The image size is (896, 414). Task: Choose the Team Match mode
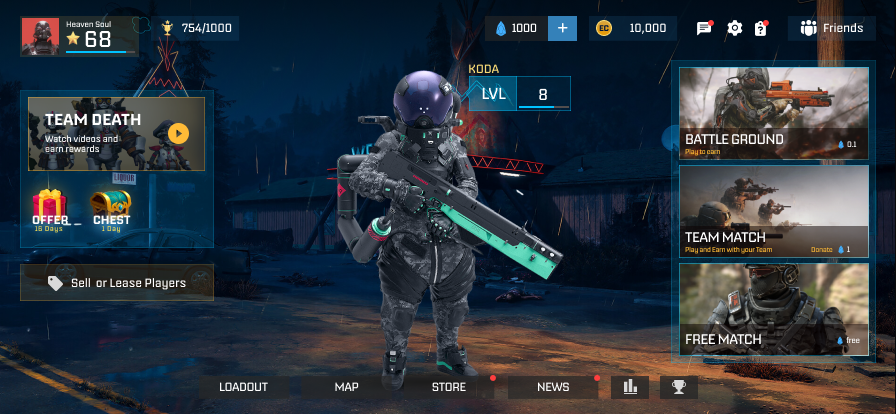(770, 211)
